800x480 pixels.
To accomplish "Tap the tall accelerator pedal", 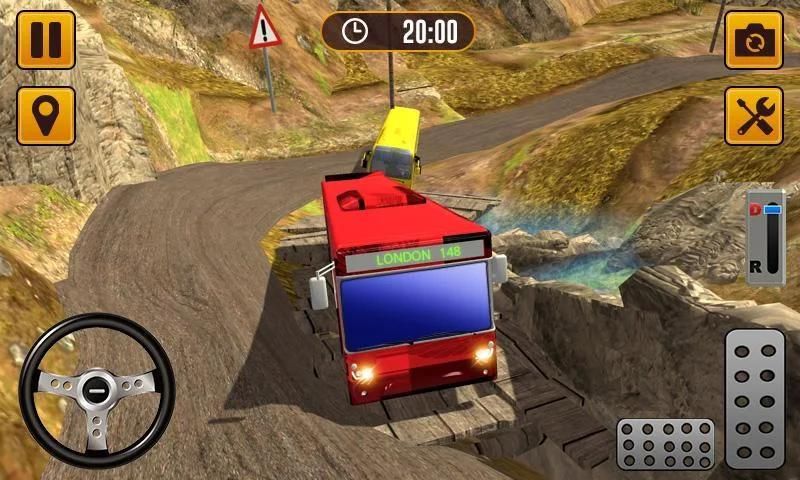I will (x=754, y=398).
